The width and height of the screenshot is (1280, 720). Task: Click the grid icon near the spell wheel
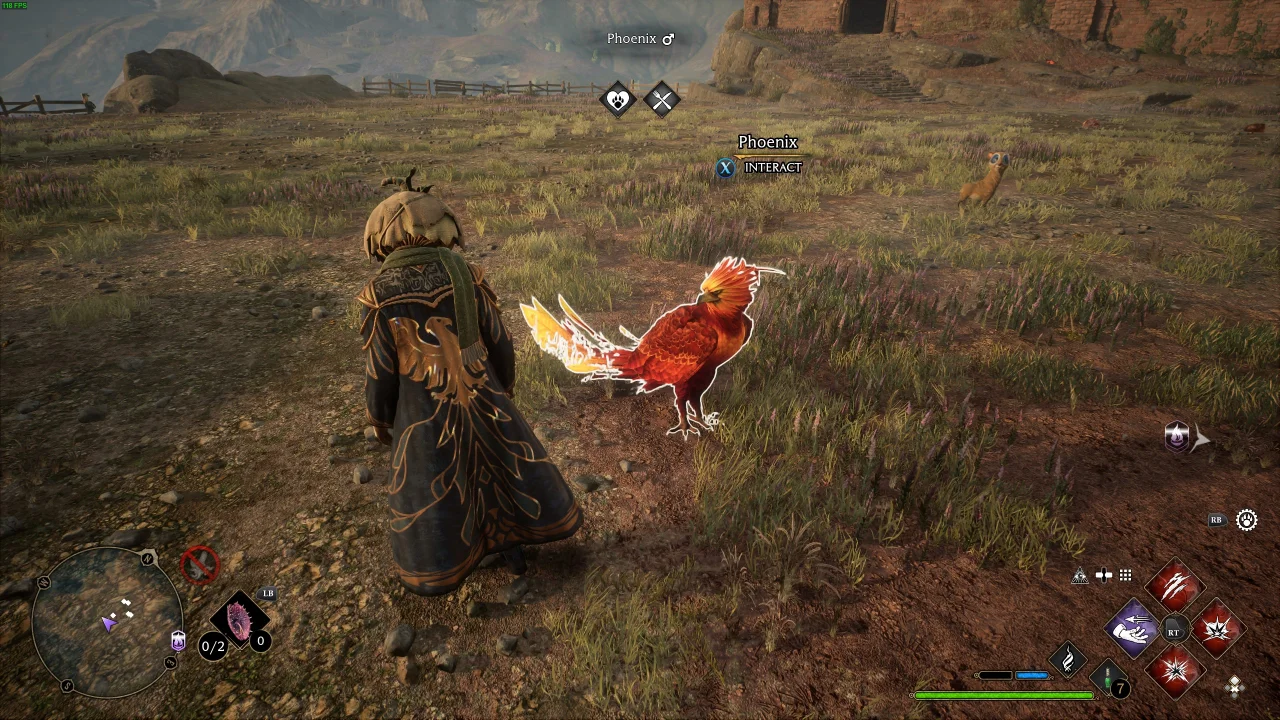click(1125, 575)
